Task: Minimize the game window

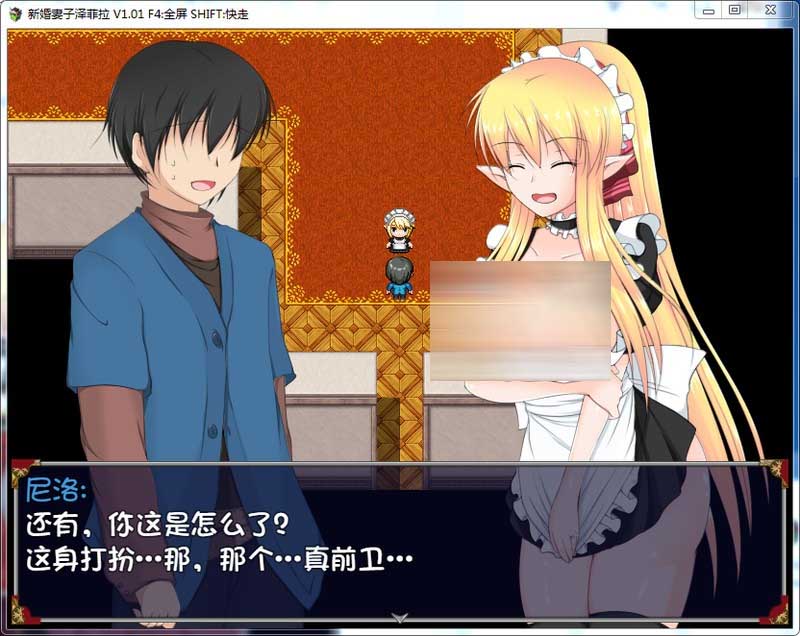Action: point(709,10)
